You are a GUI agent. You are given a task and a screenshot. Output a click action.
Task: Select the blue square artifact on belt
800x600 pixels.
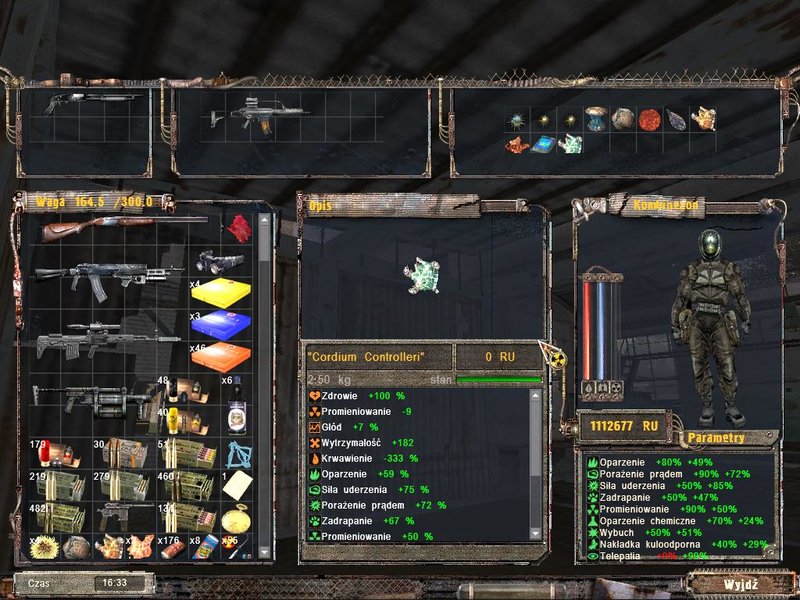pyautogui.click(x=545, y=145)
